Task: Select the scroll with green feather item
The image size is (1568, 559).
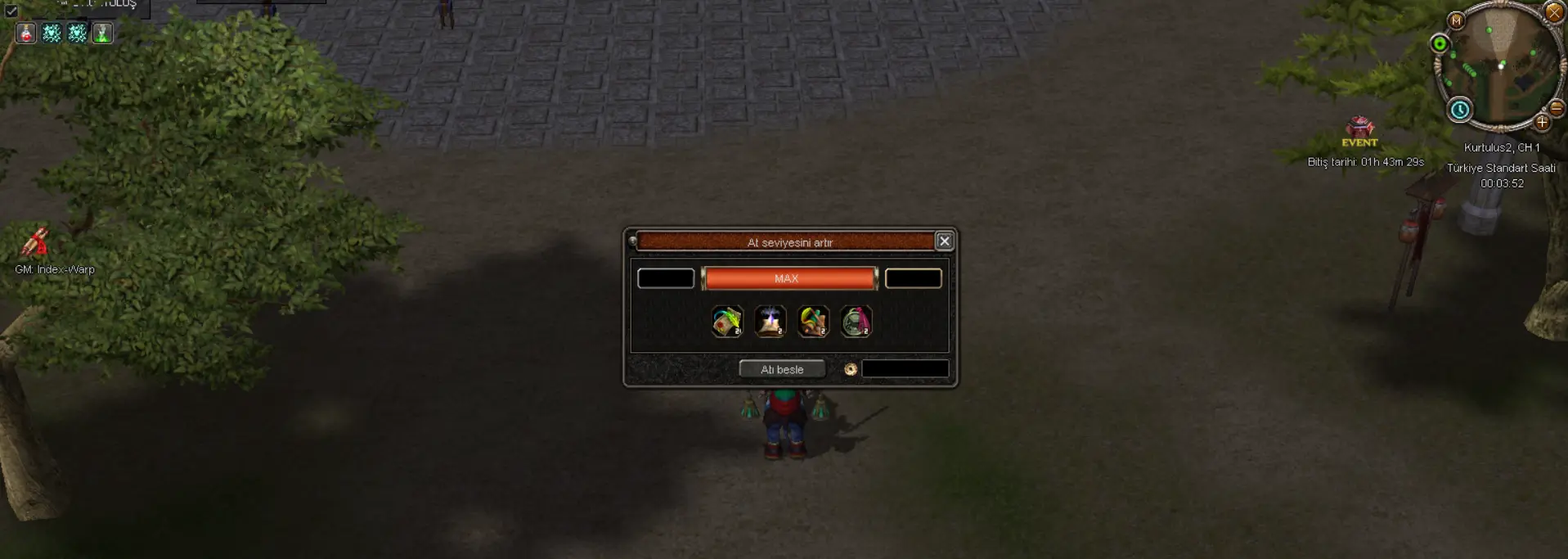Action: [x=726, y=322]
